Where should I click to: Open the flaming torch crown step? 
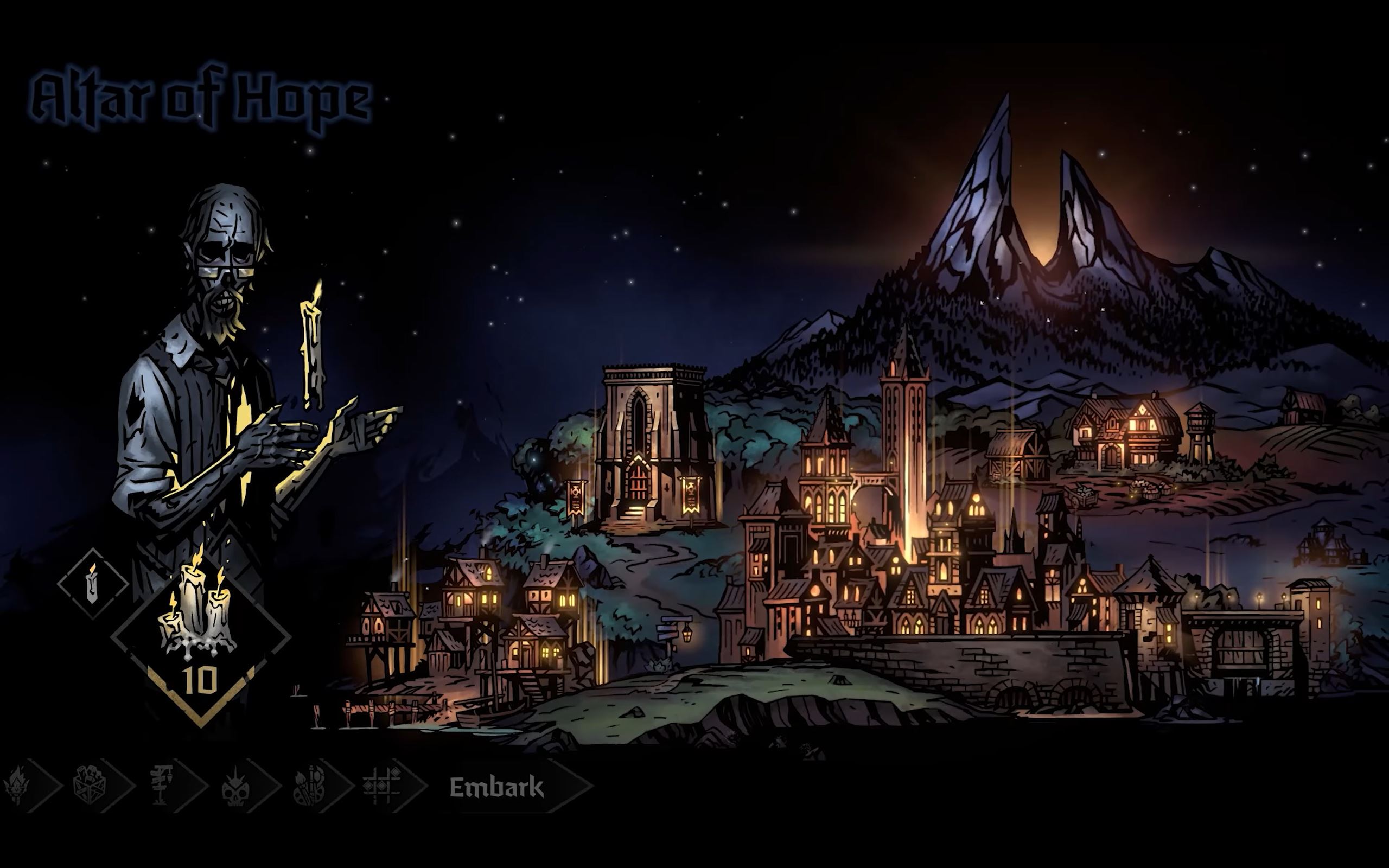(x=17, y=785)
